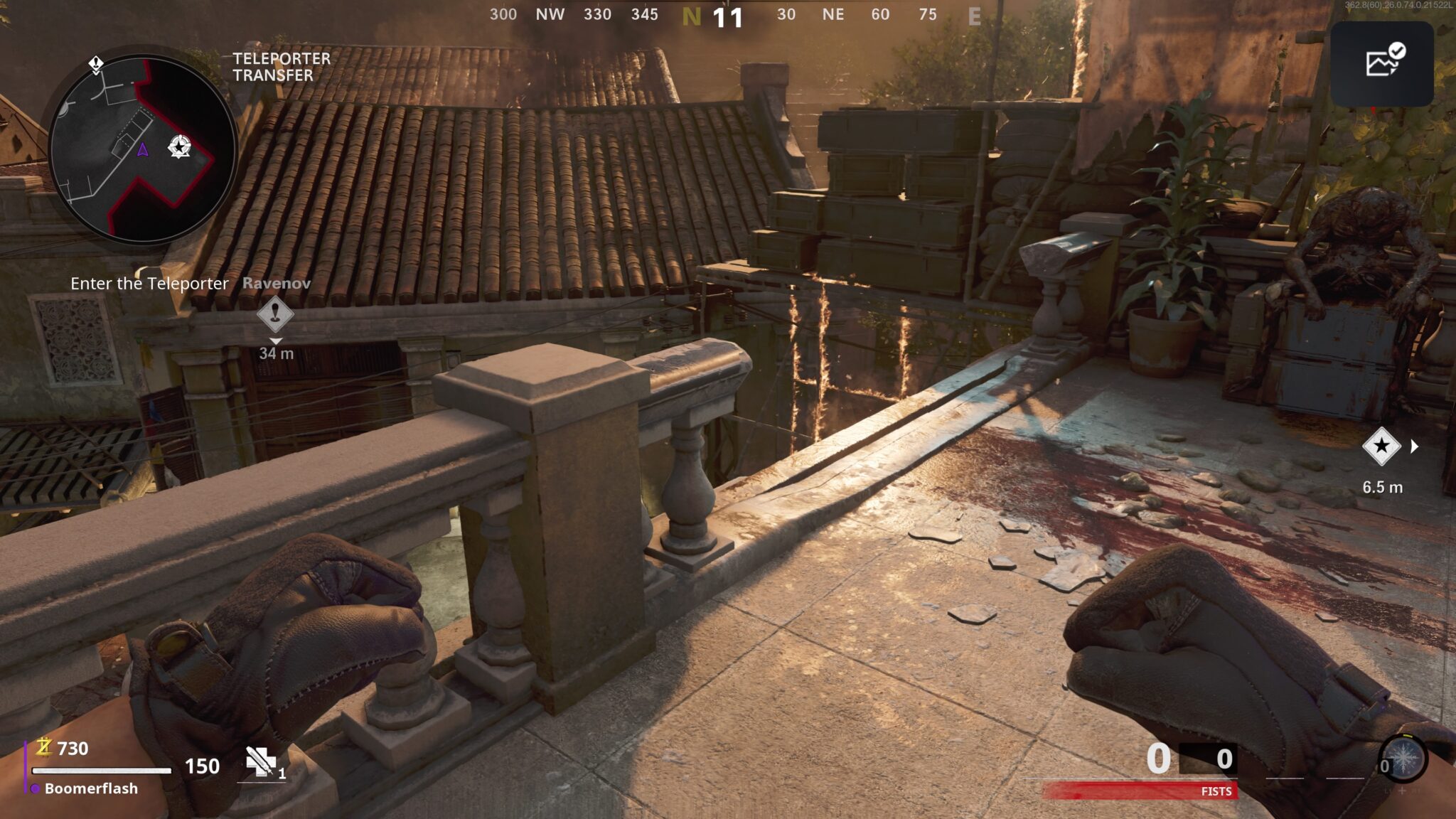Toggle the Boomerflash player status dot
1456x819 pixels.
(36, 788)
